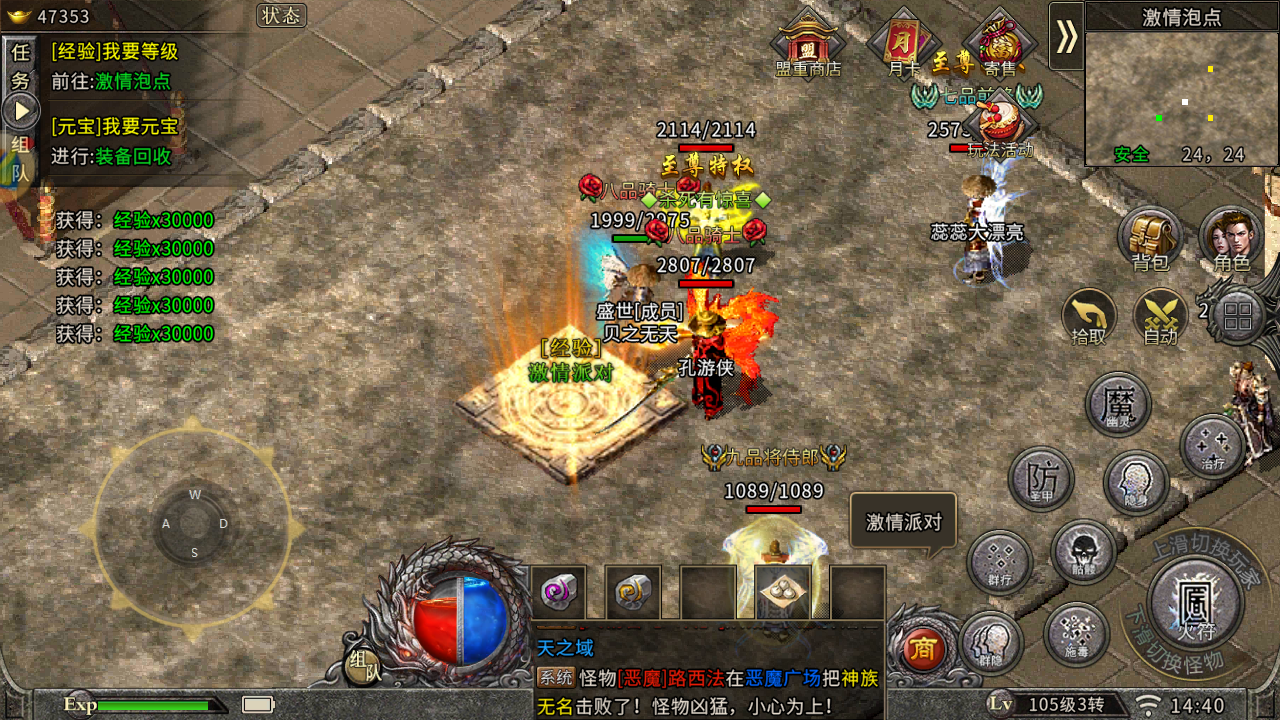Tap the 拾取 pick-up button

click(1089, 317)
